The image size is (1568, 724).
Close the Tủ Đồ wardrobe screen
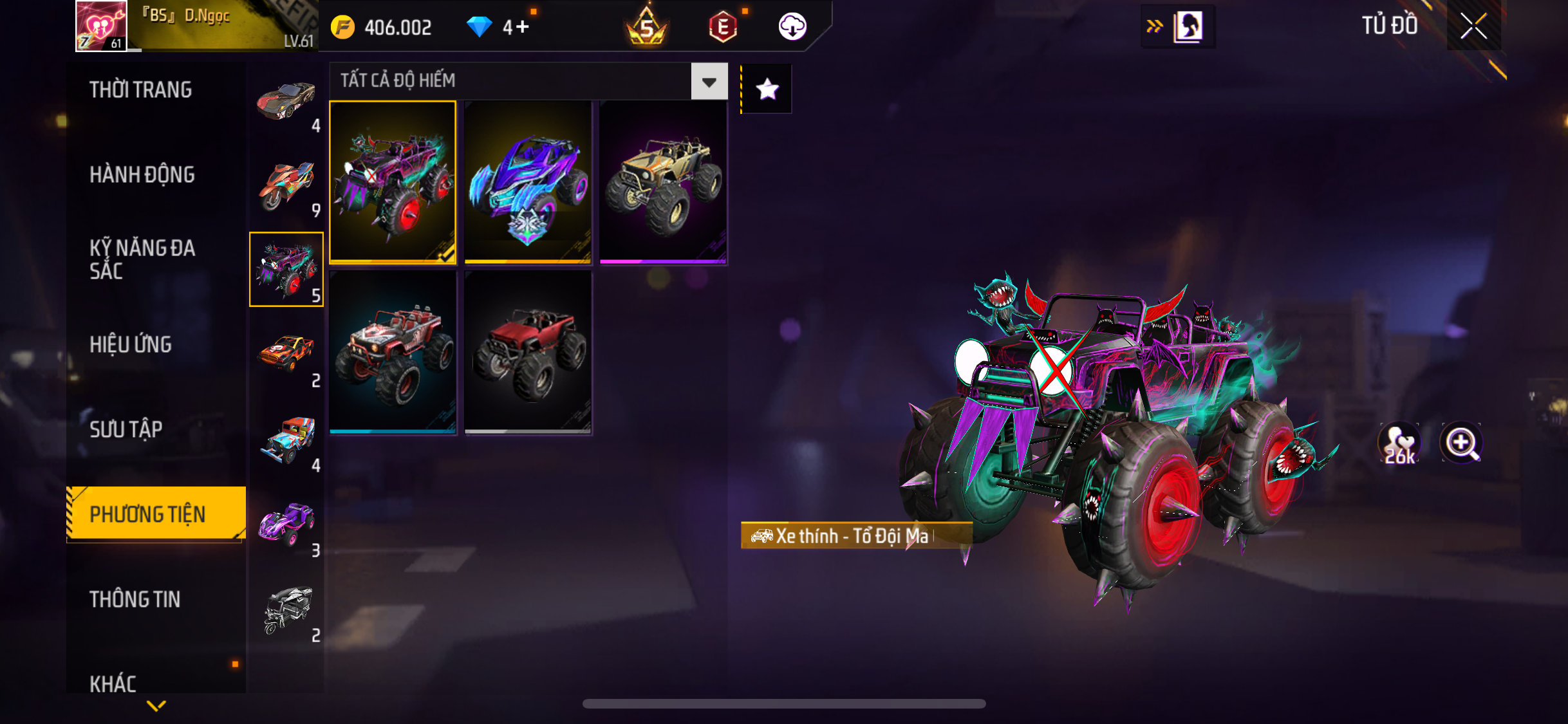click(x=1473, y=26)
